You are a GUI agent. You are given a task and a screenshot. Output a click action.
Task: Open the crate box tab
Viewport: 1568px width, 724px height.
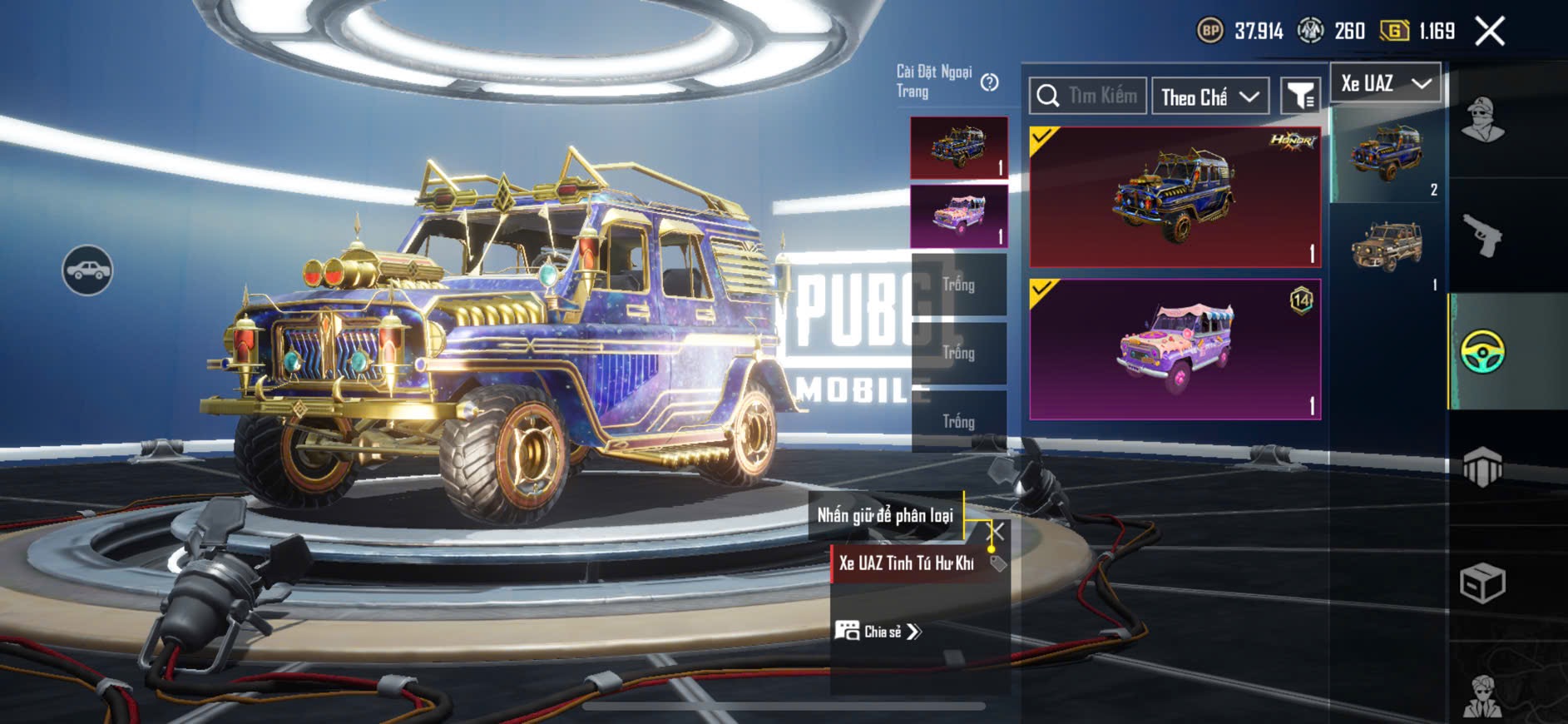[x=1482, y=583]
